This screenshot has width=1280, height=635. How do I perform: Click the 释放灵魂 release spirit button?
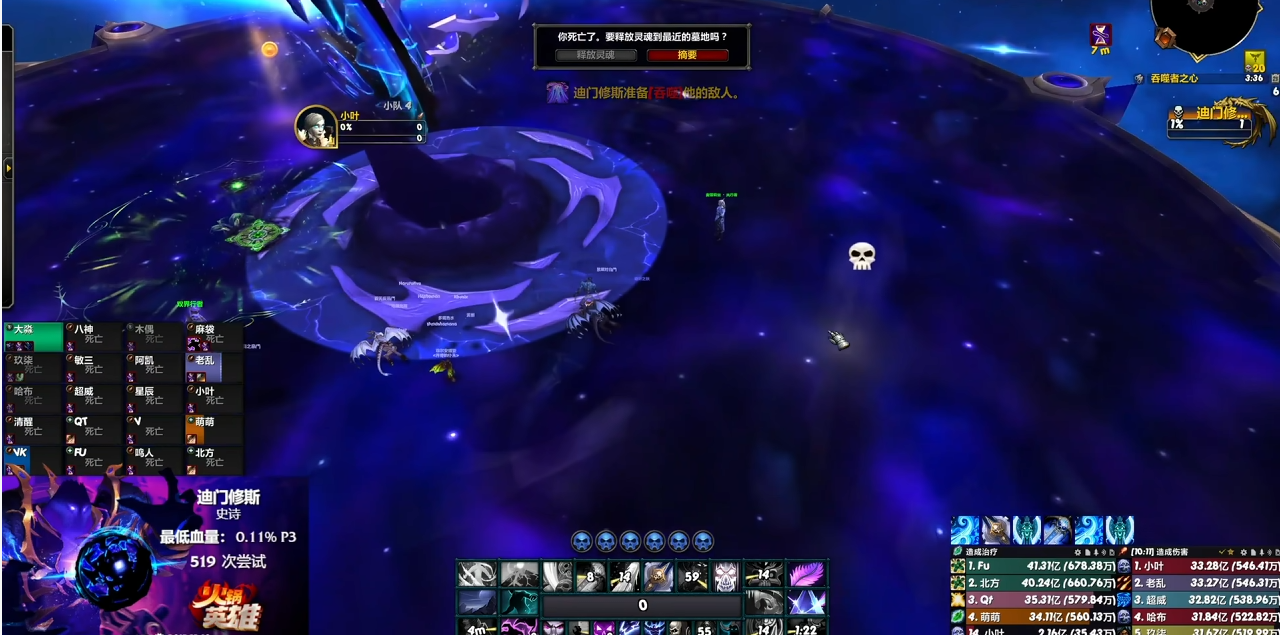click(596, 56)
